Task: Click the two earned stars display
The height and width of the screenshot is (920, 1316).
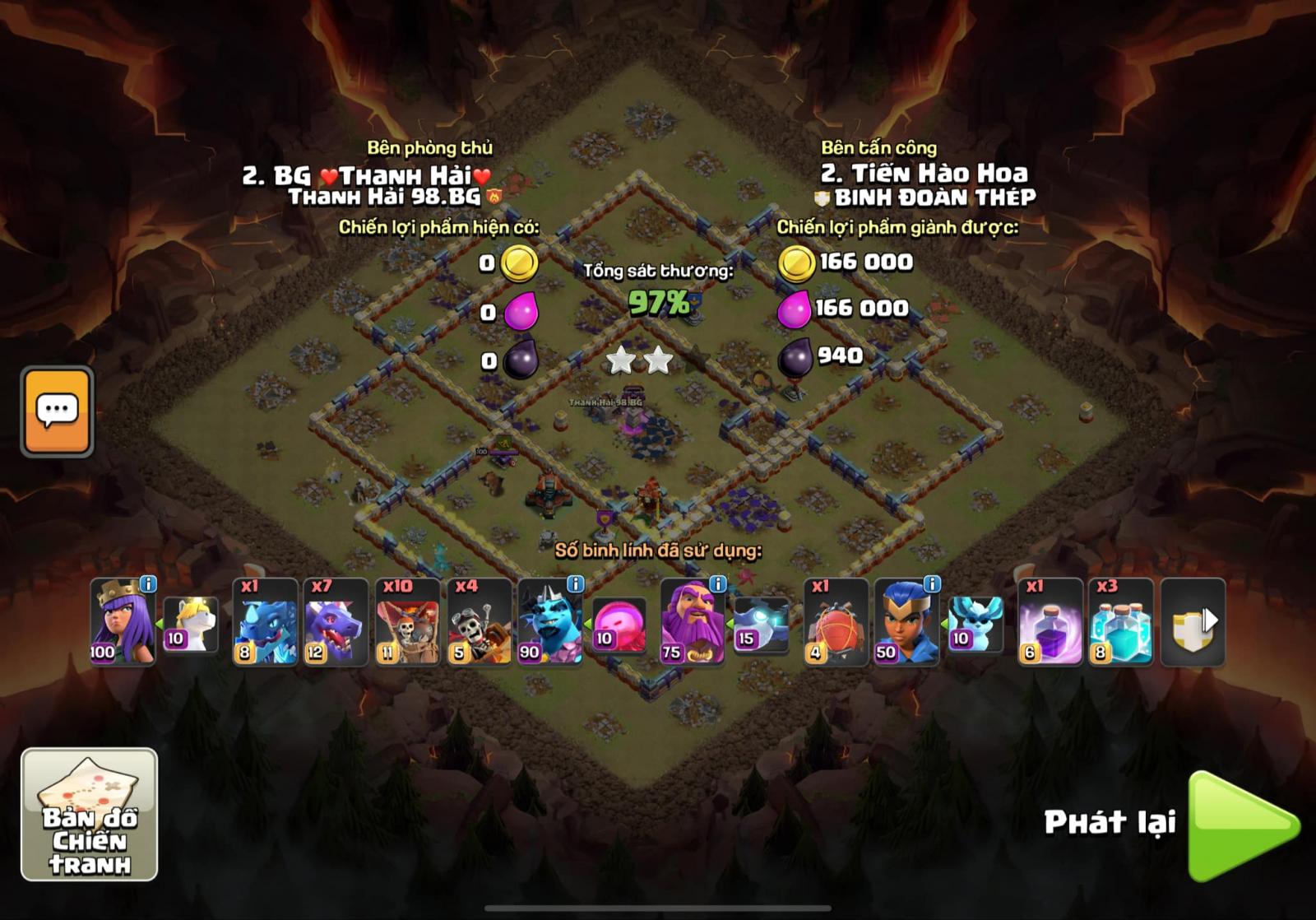Action: coord(637,360)
